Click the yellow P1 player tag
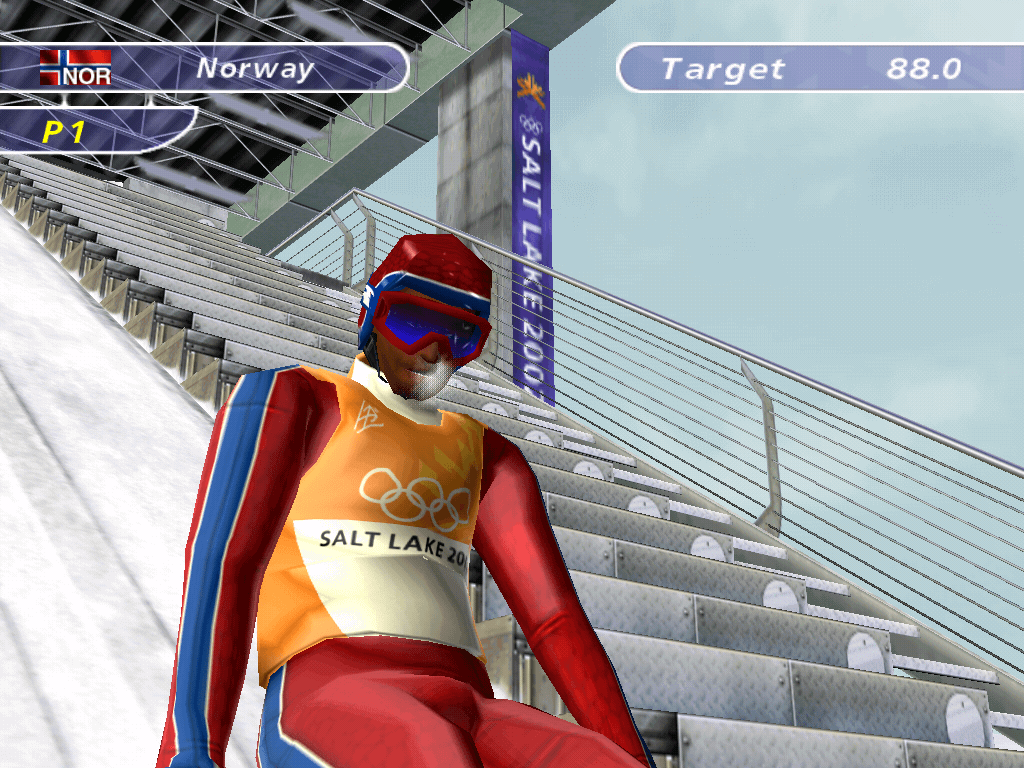The height and width of the screenshot is (768, 1024). 64,132
